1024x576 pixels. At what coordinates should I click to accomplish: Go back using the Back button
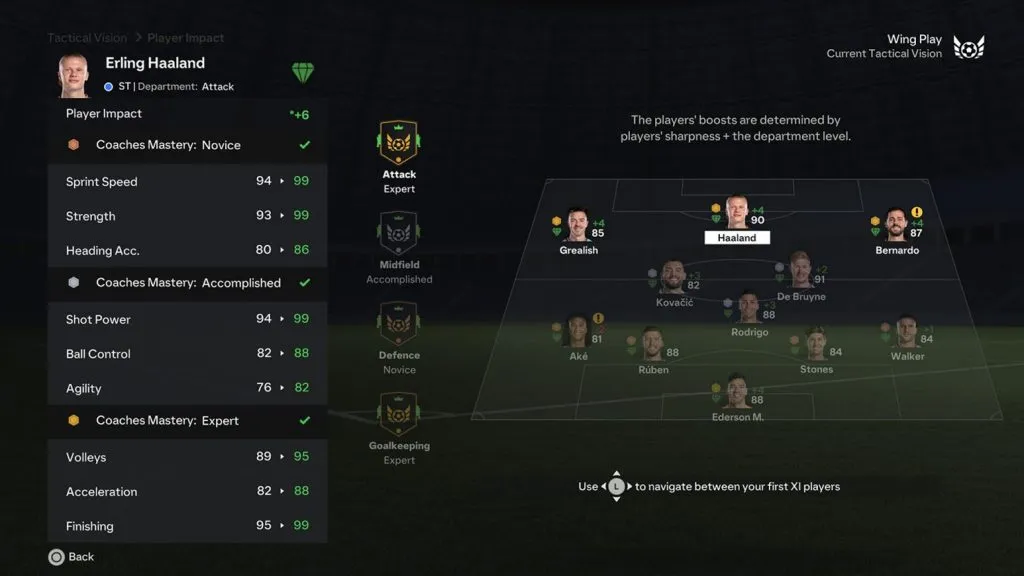pyautogui.click(x=70, y=557)
